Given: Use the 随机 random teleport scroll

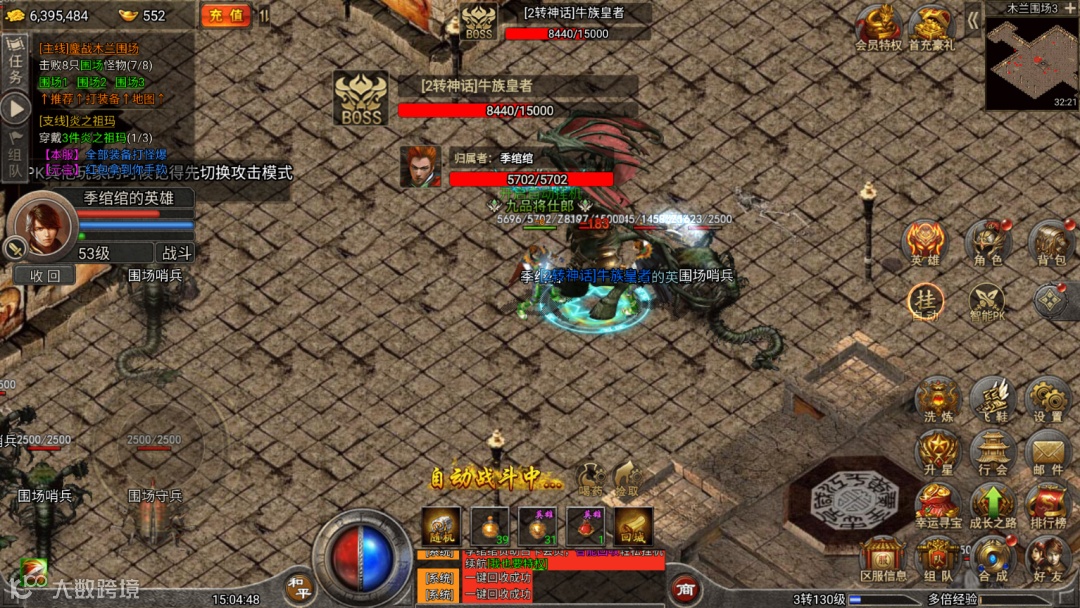Looking at the screenshot, I should point(441,527).
